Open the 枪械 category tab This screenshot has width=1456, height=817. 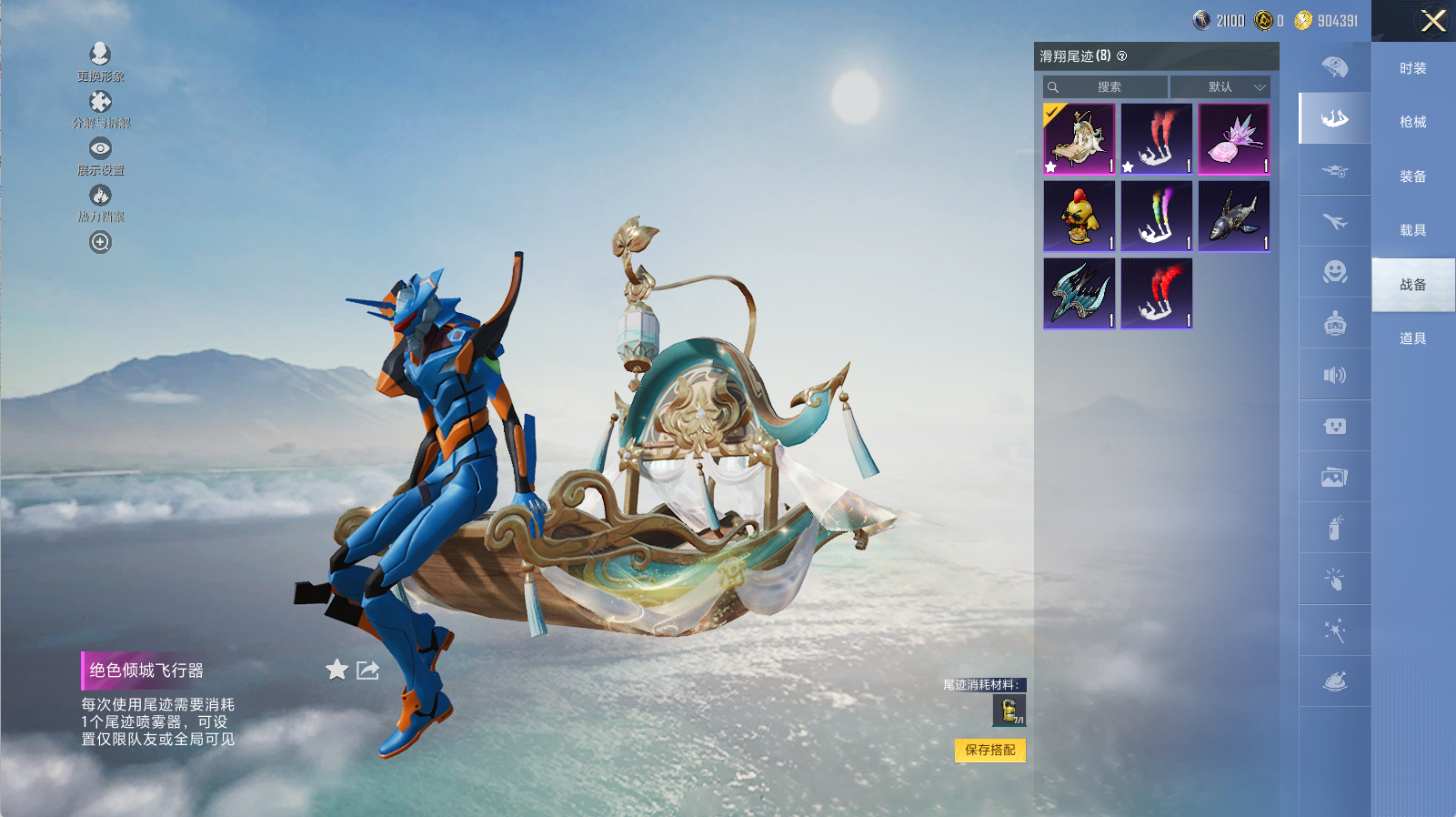tap(1412, 122)
